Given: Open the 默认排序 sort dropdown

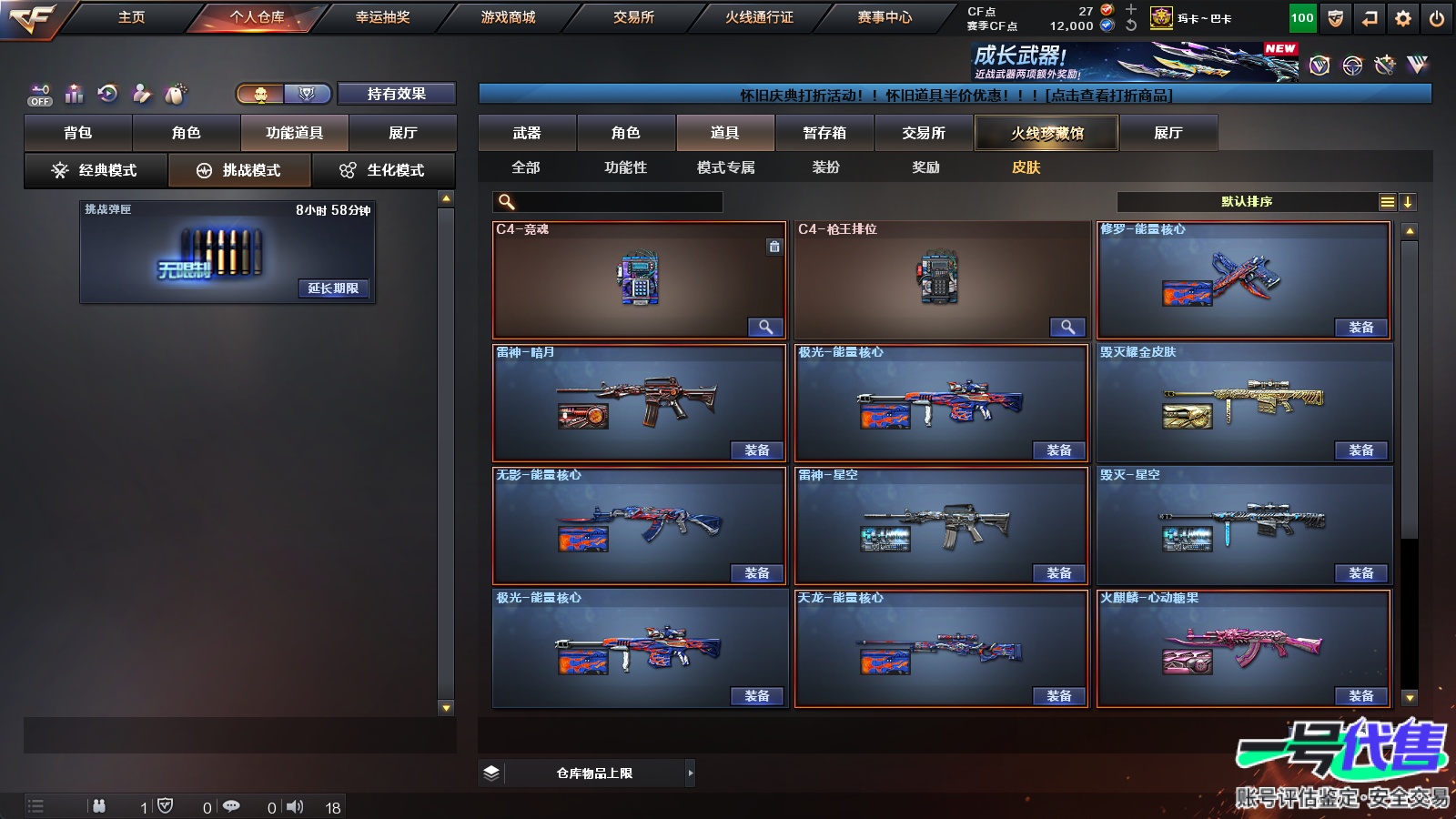Looking at the screenshot, I should point(1247,202).
